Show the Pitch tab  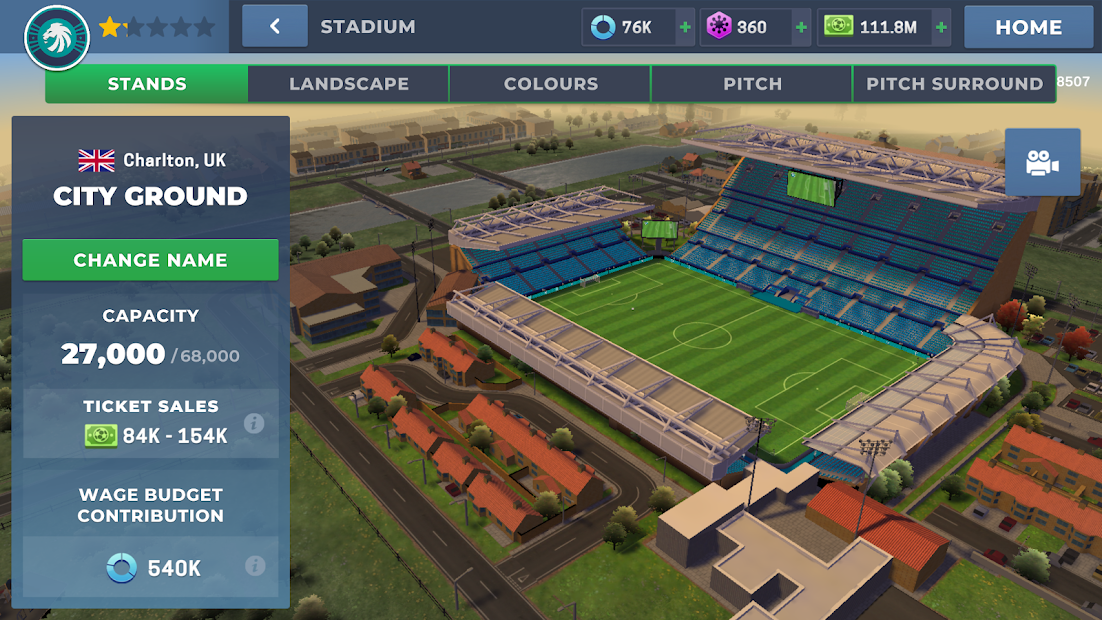[752, 84]
